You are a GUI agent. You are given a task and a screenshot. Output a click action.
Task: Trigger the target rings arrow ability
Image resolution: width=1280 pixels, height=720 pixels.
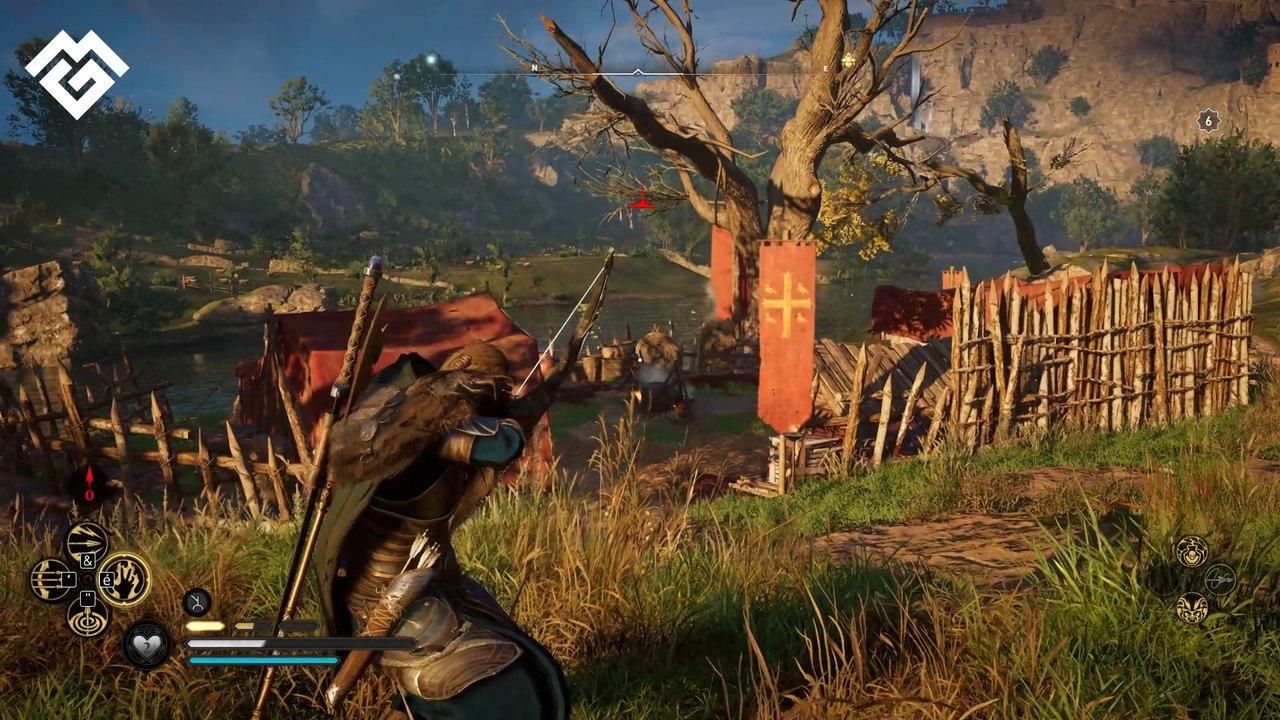click(88, 615)
